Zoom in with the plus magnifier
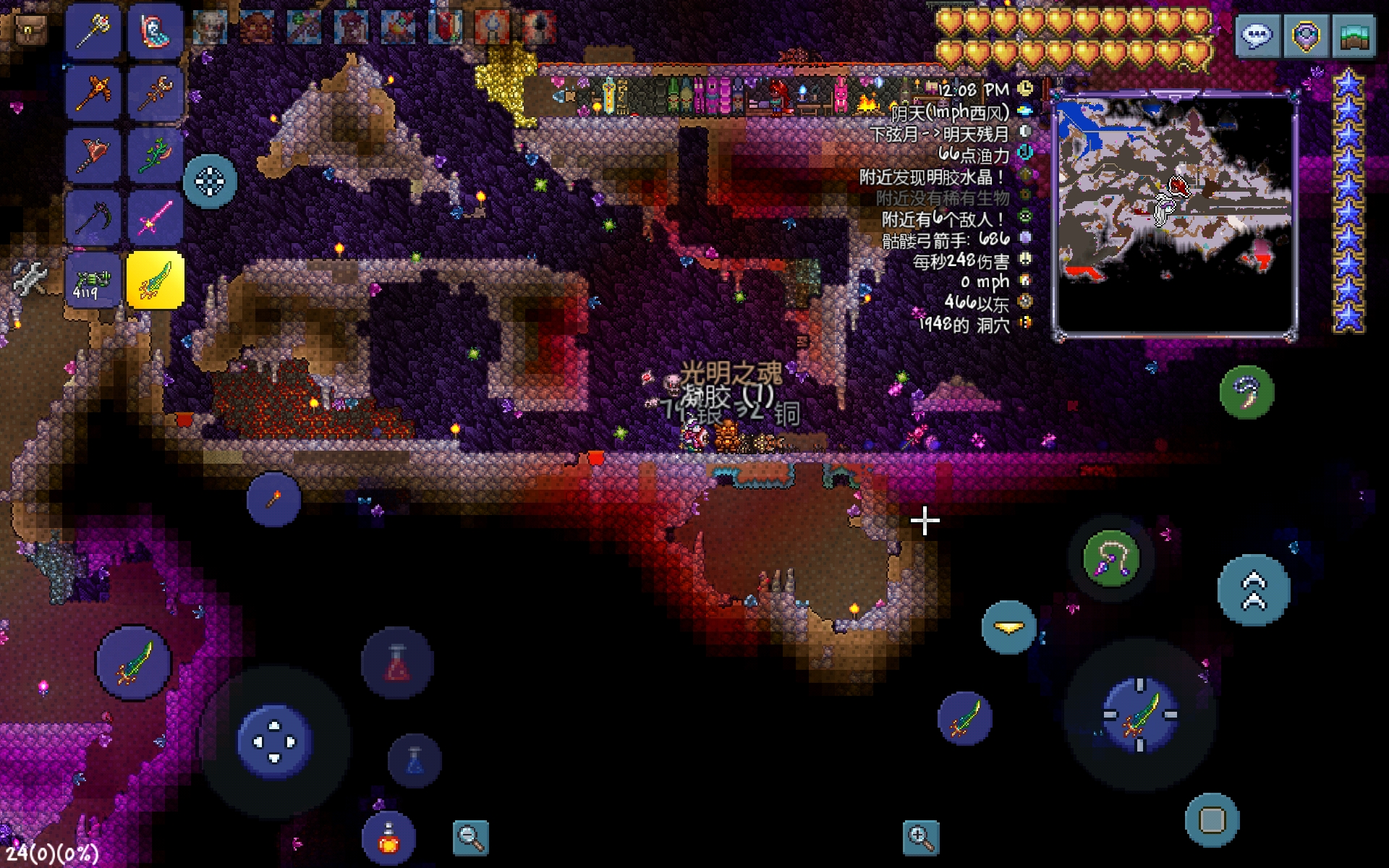The image size is (1389, 868). click(x=921, y=838)
